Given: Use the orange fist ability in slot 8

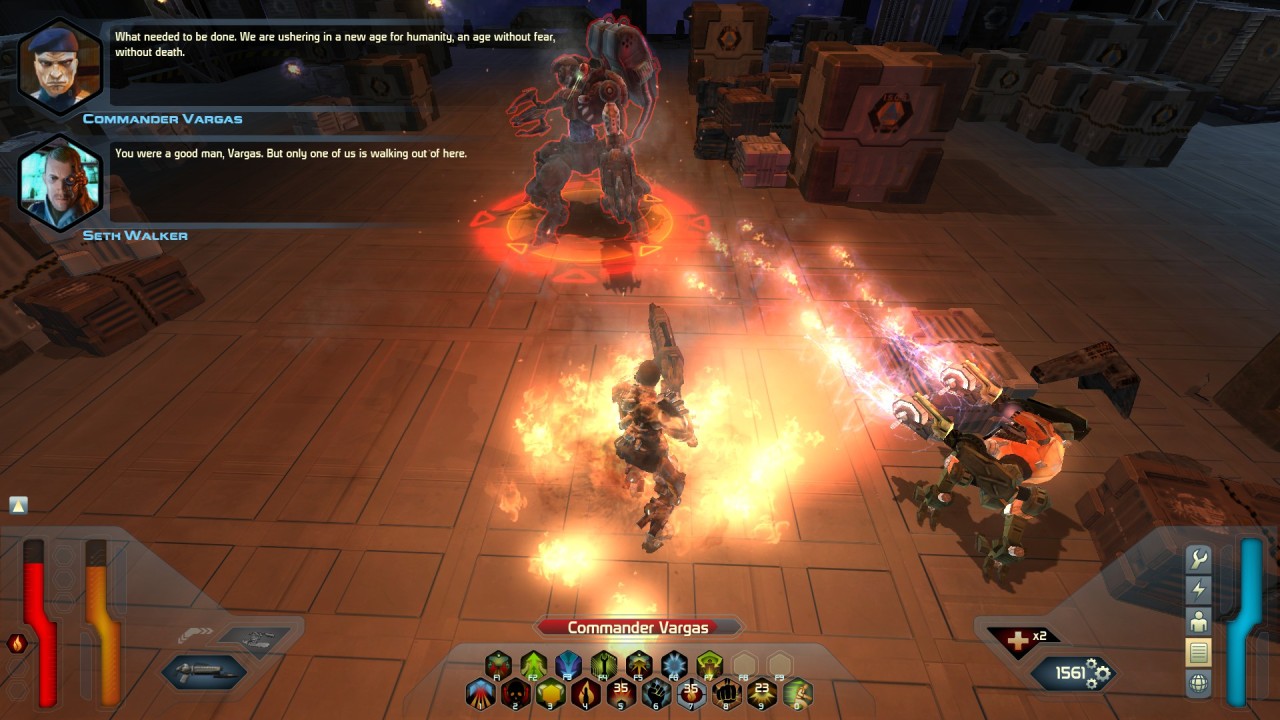Looking at the screenshot, I should coord(726,692).
